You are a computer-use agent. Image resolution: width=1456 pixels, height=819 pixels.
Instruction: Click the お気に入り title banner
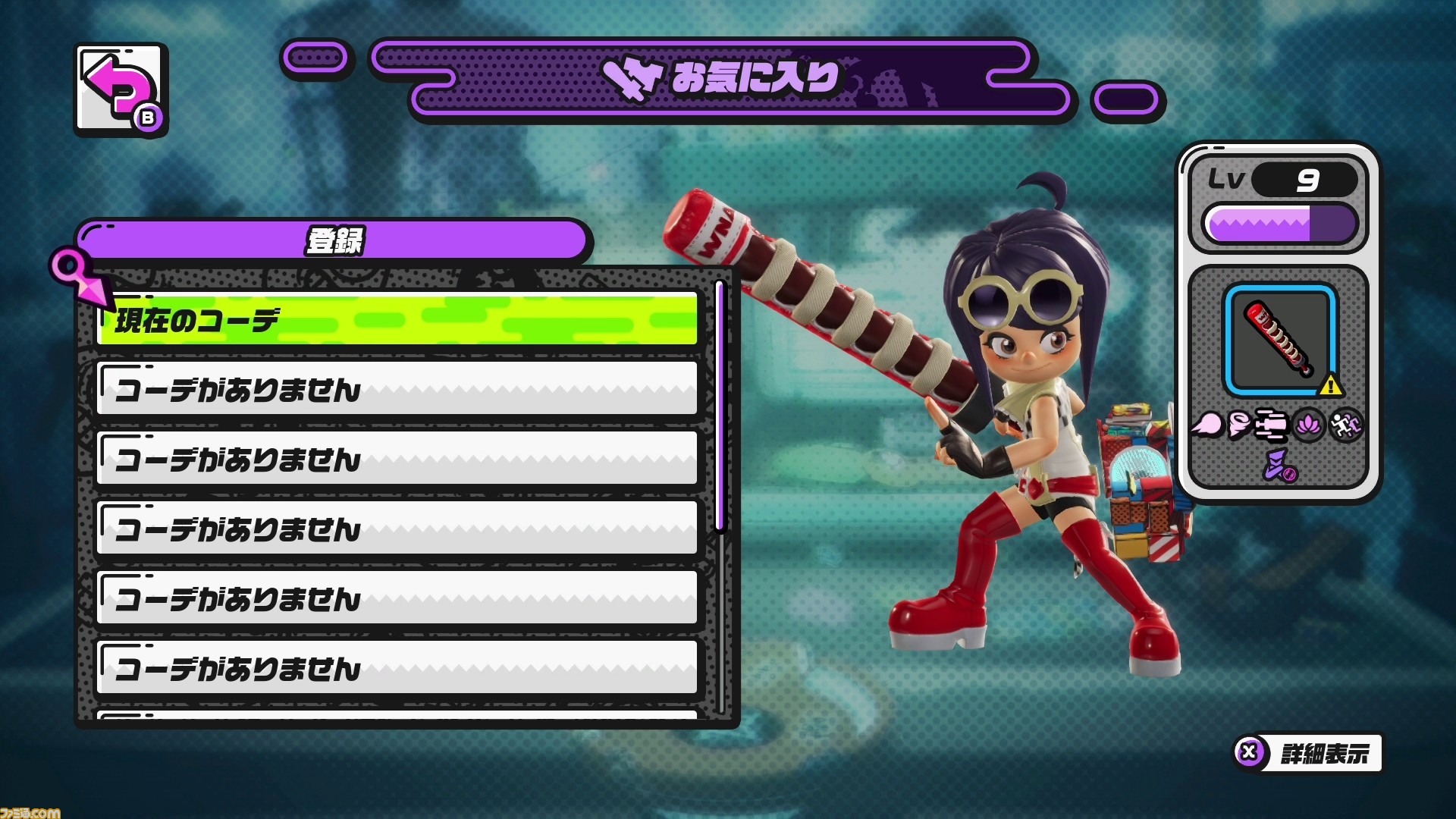pyautogui.click(x=723, y=79)
